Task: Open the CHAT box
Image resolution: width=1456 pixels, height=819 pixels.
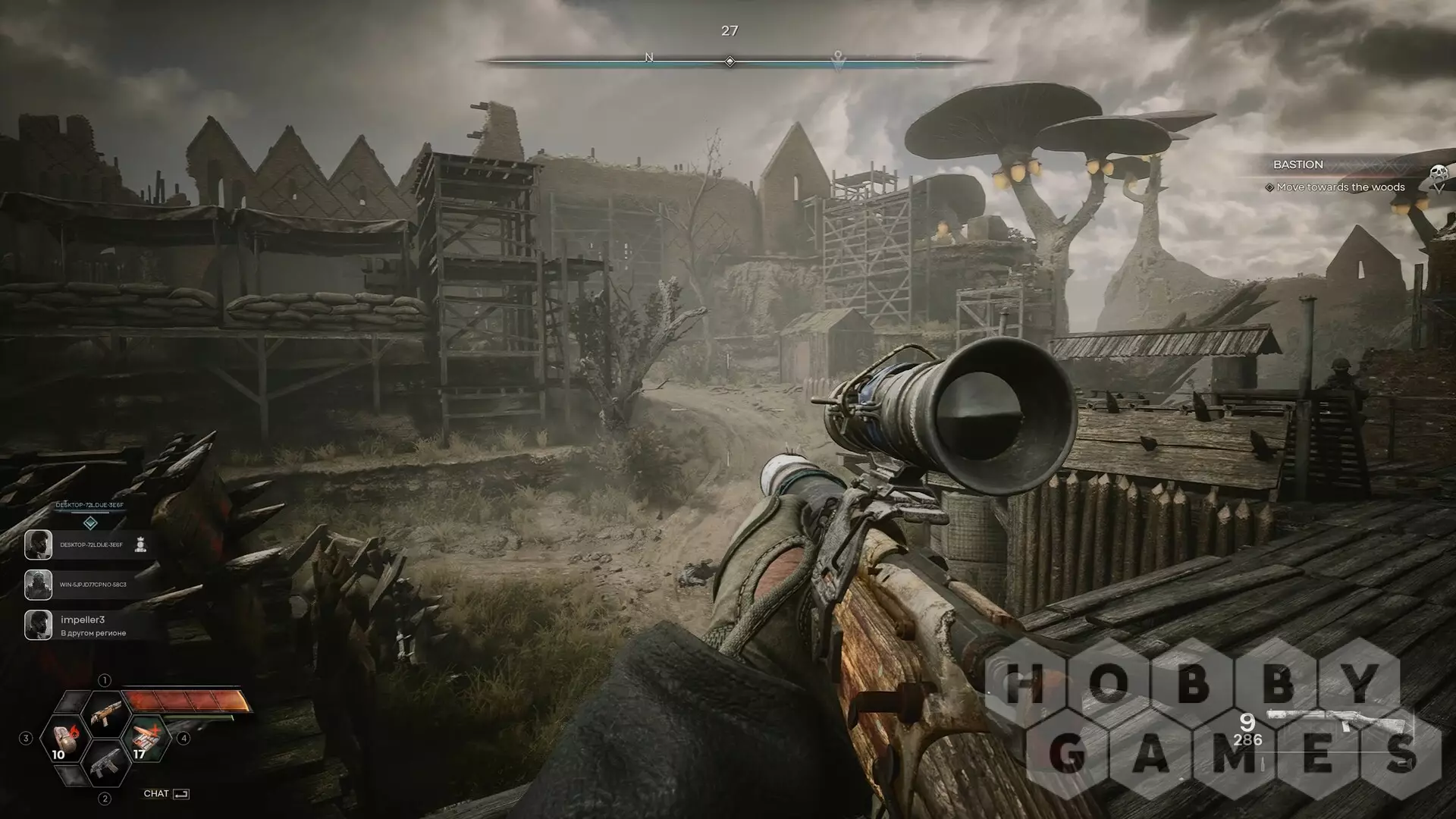Action: point(166,793)
